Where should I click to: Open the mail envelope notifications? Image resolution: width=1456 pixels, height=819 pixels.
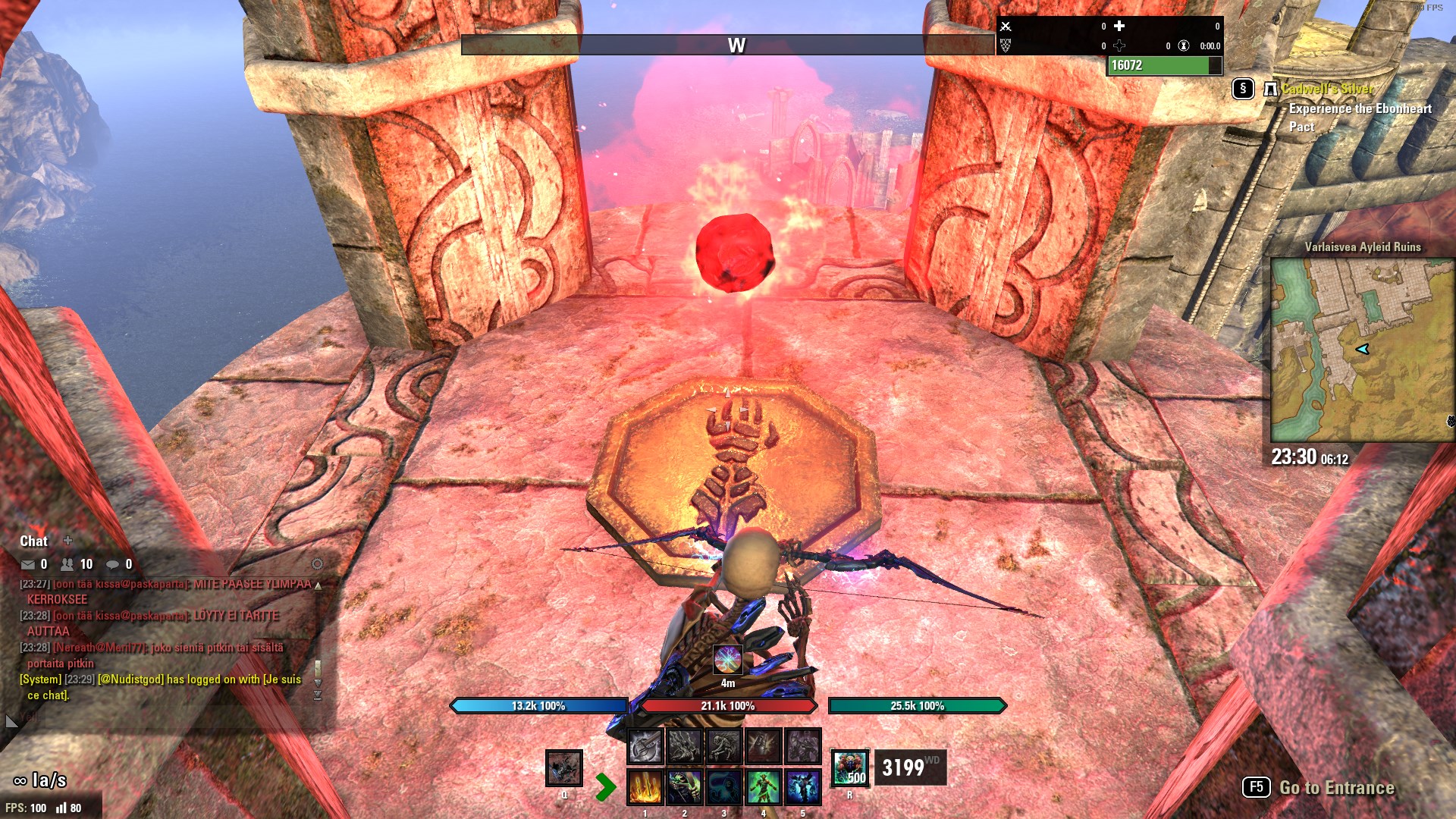(28, 564)
